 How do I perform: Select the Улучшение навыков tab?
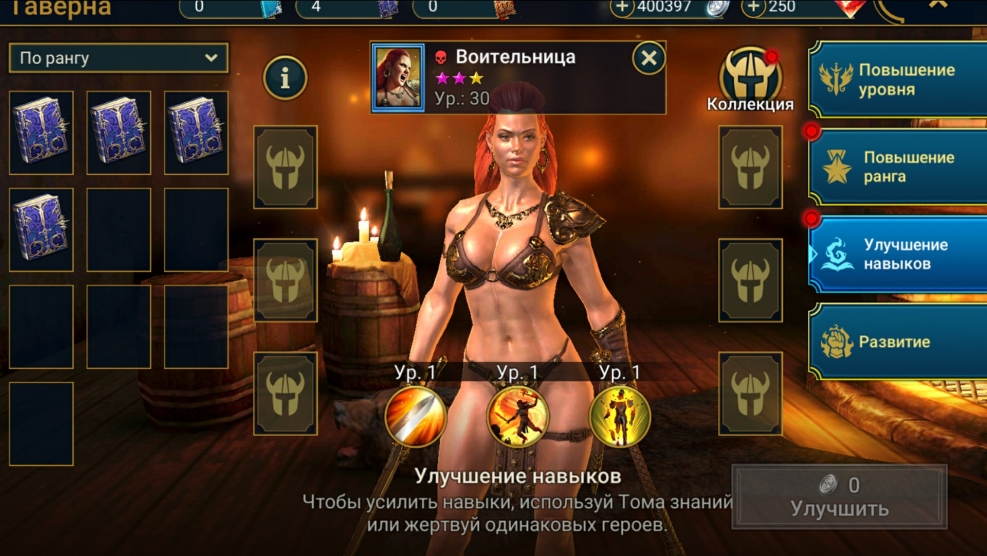point(897,254)
